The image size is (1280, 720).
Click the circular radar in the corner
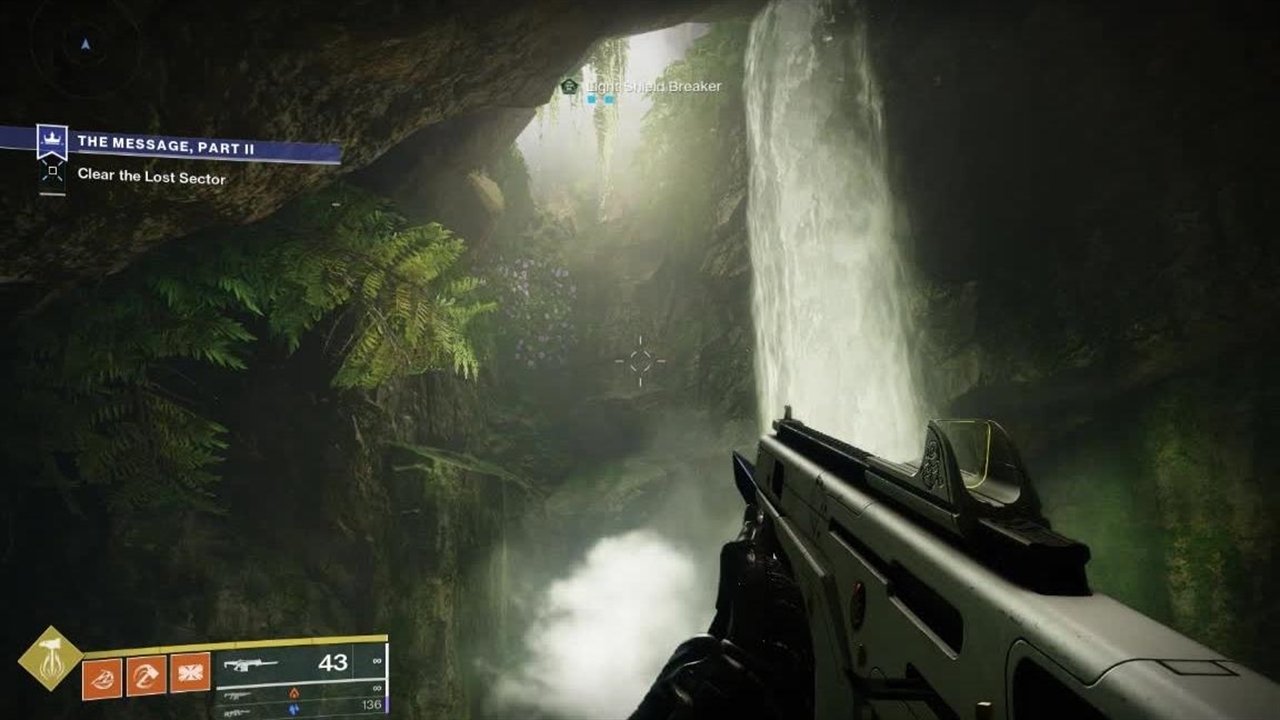[x=84, y=44]
